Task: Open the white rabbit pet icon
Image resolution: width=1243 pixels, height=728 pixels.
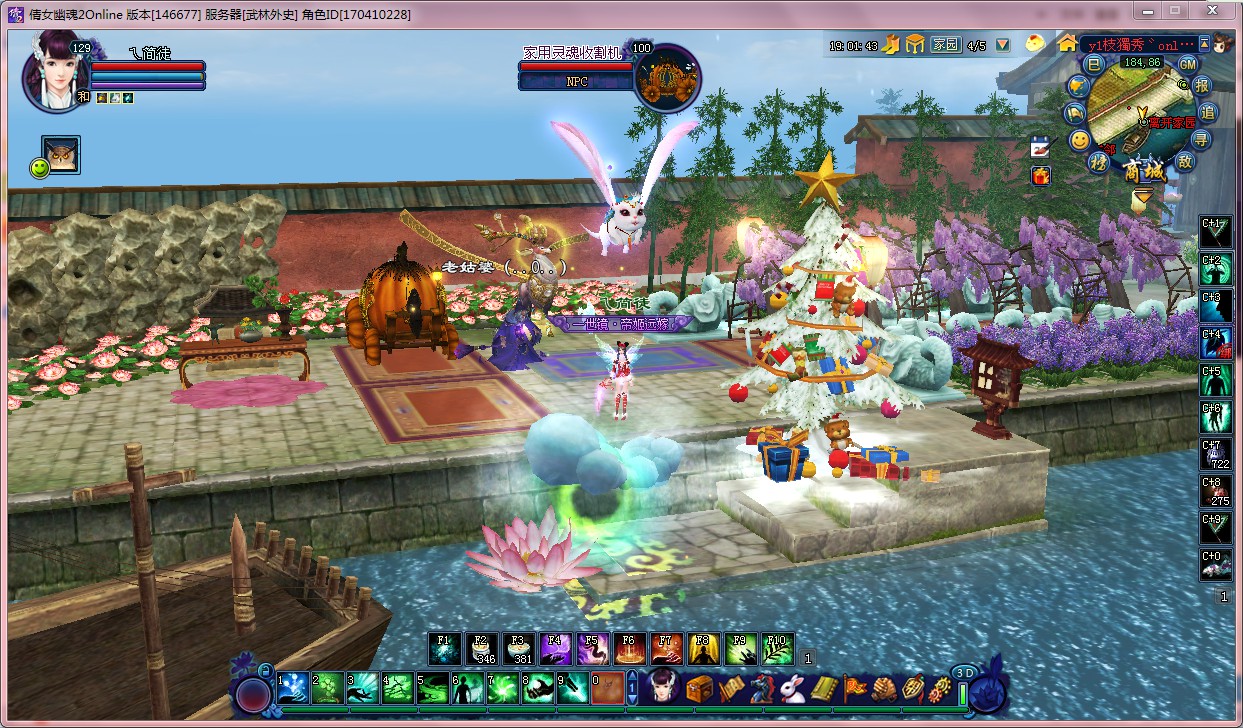Action: pyautogui.click(x=792, y=688)
